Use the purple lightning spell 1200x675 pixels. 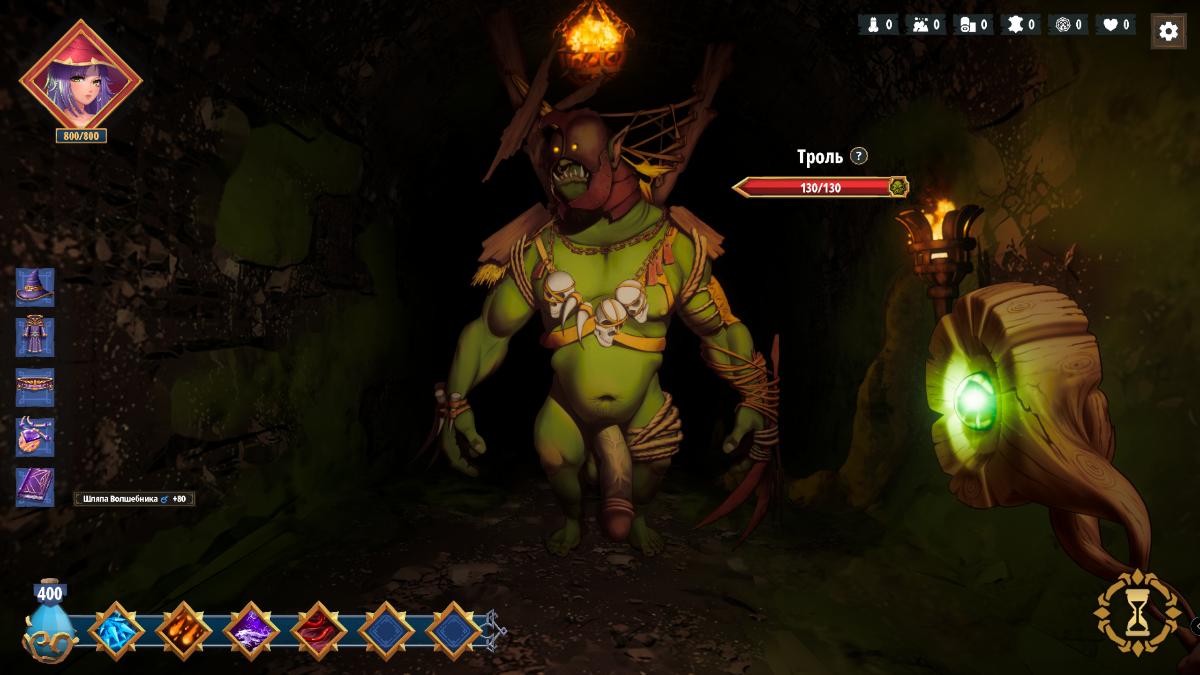pos(250,631)
